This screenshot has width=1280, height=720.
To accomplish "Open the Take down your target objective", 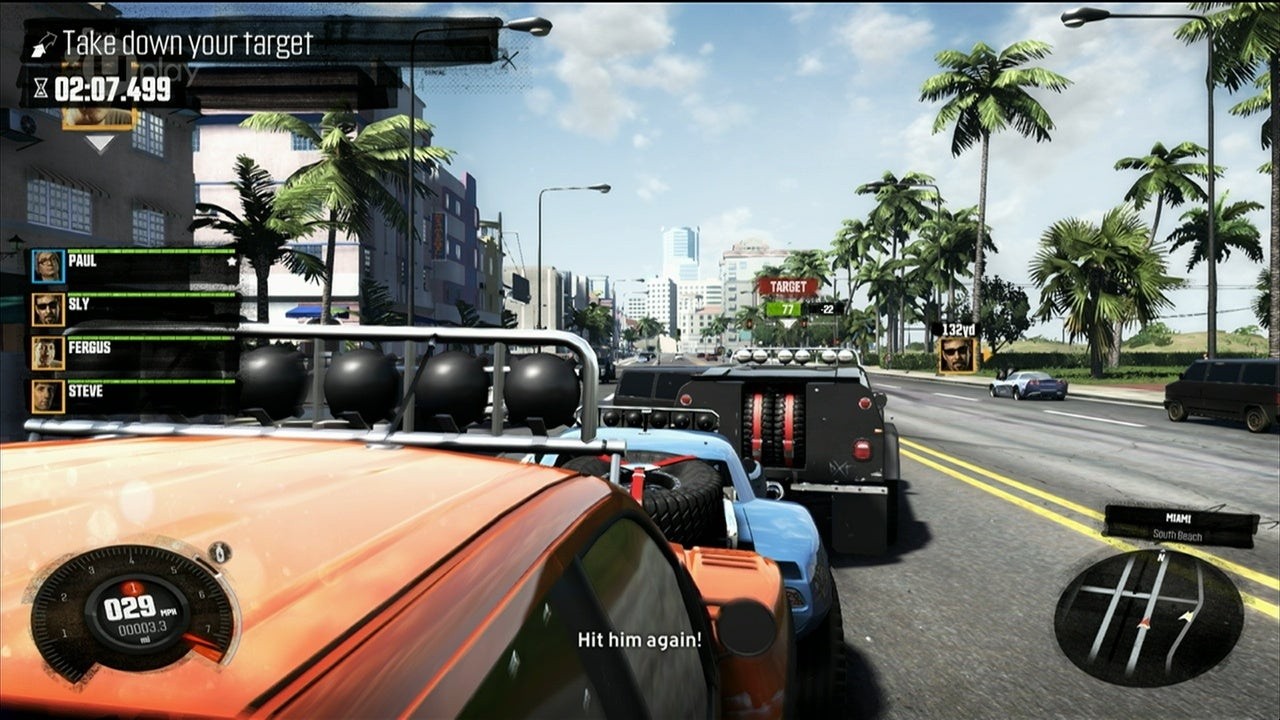I will click(x=187, y=44).
